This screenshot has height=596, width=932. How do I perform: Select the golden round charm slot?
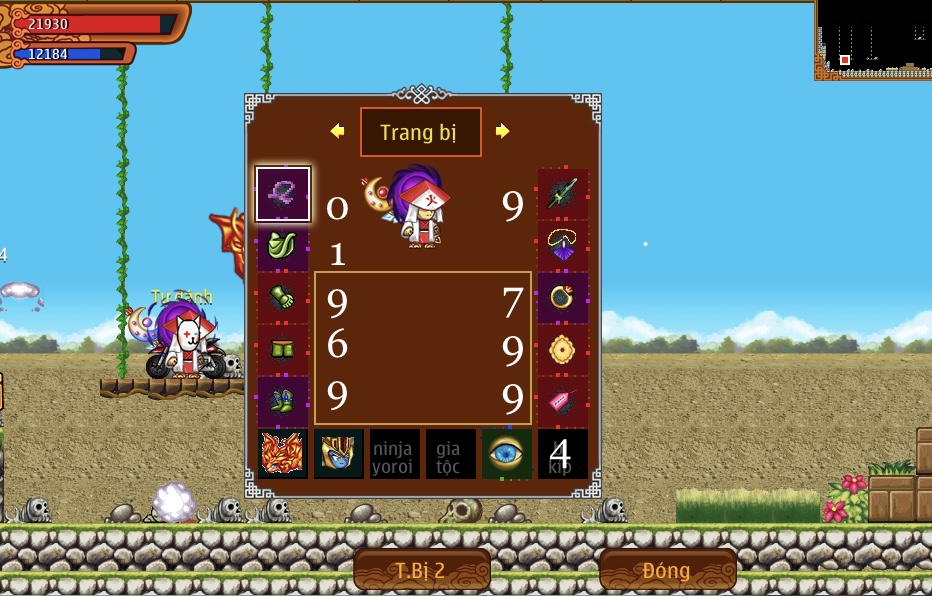(563, 350)
